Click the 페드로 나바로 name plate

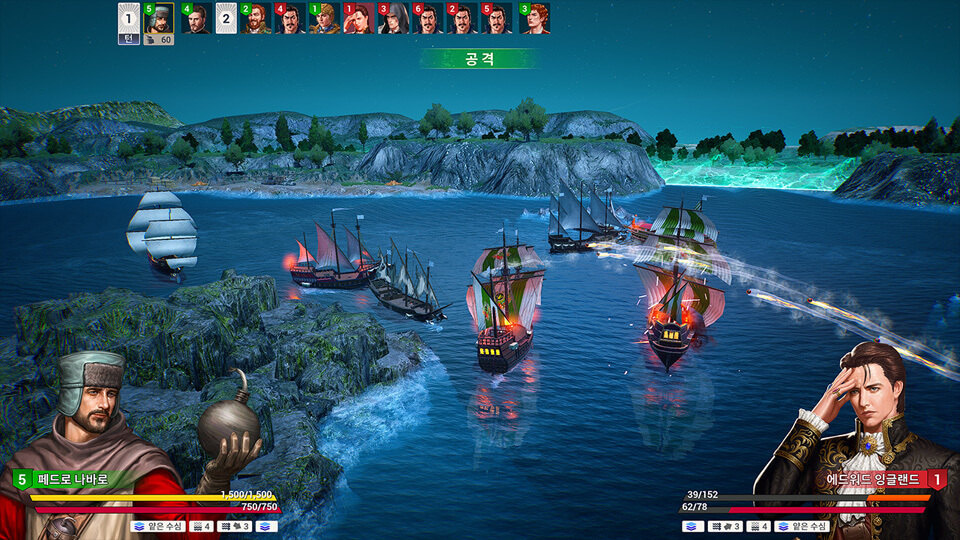click(x=76, y=480)
